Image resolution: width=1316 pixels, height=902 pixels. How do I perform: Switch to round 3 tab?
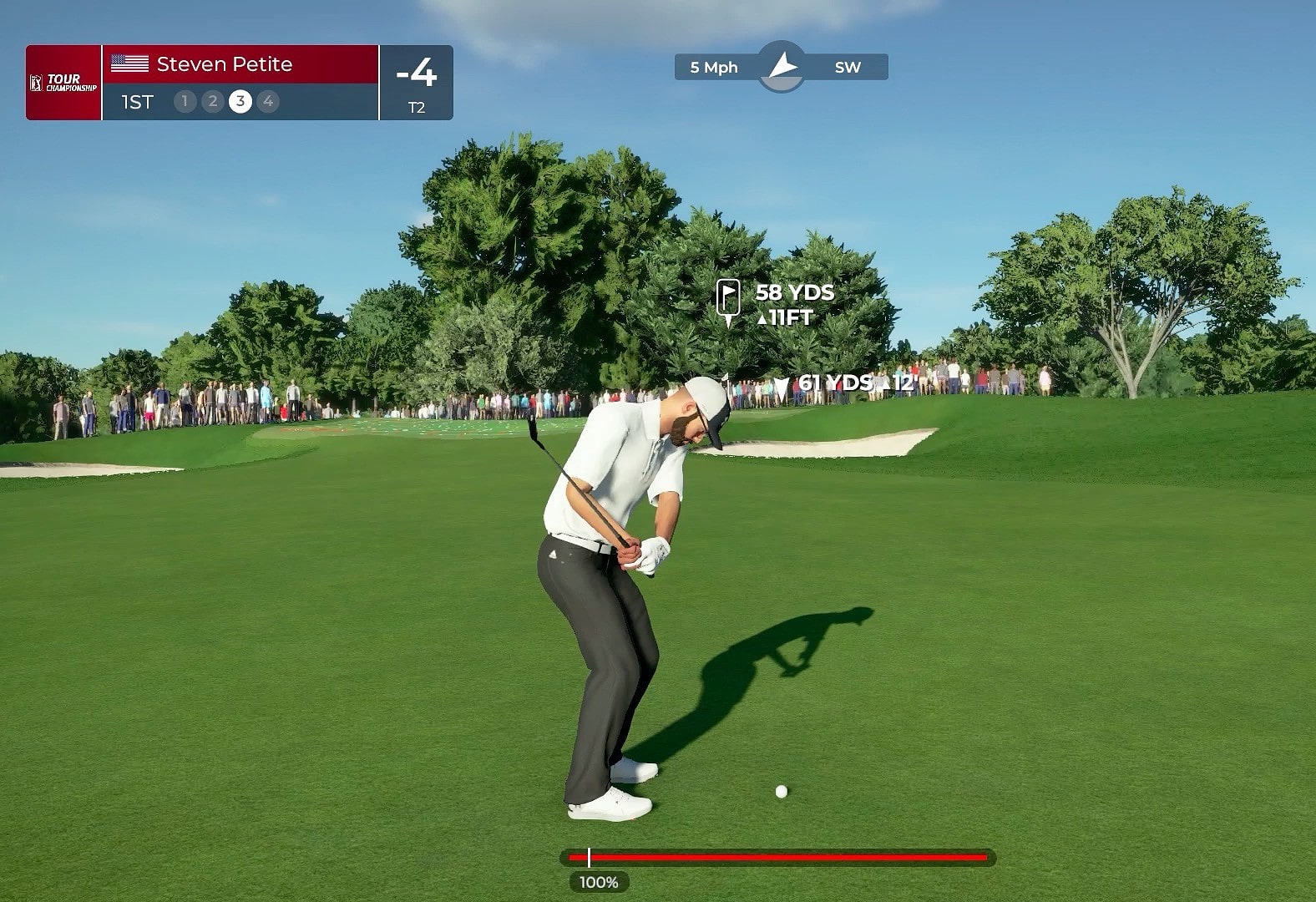point(240,101)
